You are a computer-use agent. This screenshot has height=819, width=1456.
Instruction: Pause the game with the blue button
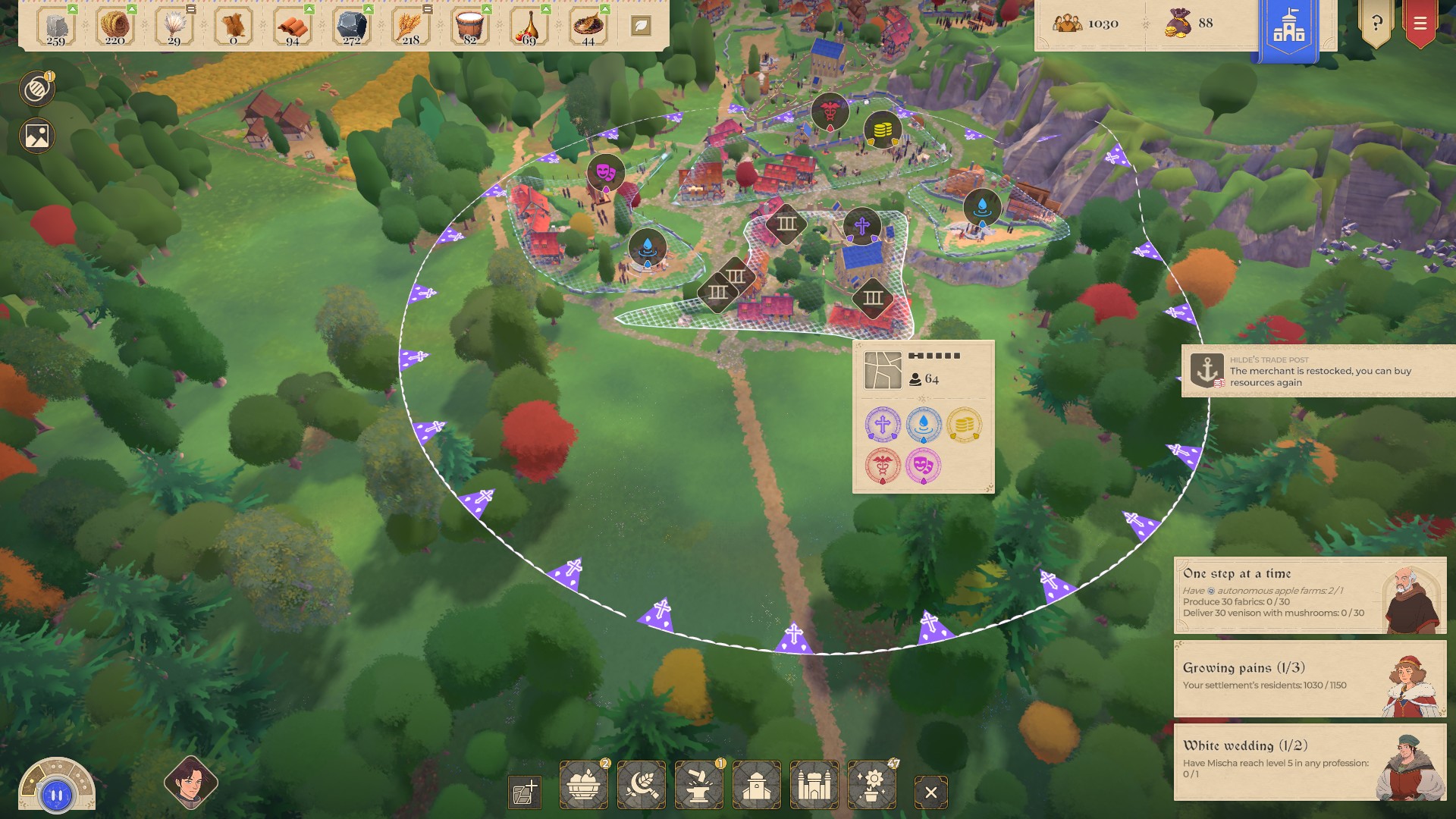point(57,795)
